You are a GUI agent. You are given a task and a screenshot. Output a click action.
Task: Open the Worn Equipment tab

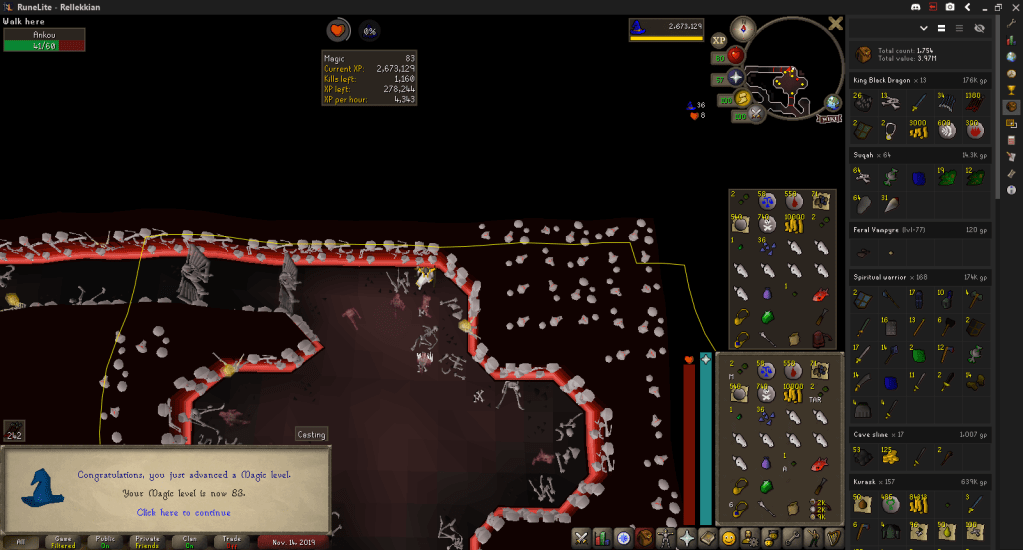click(x=666, y=538)
